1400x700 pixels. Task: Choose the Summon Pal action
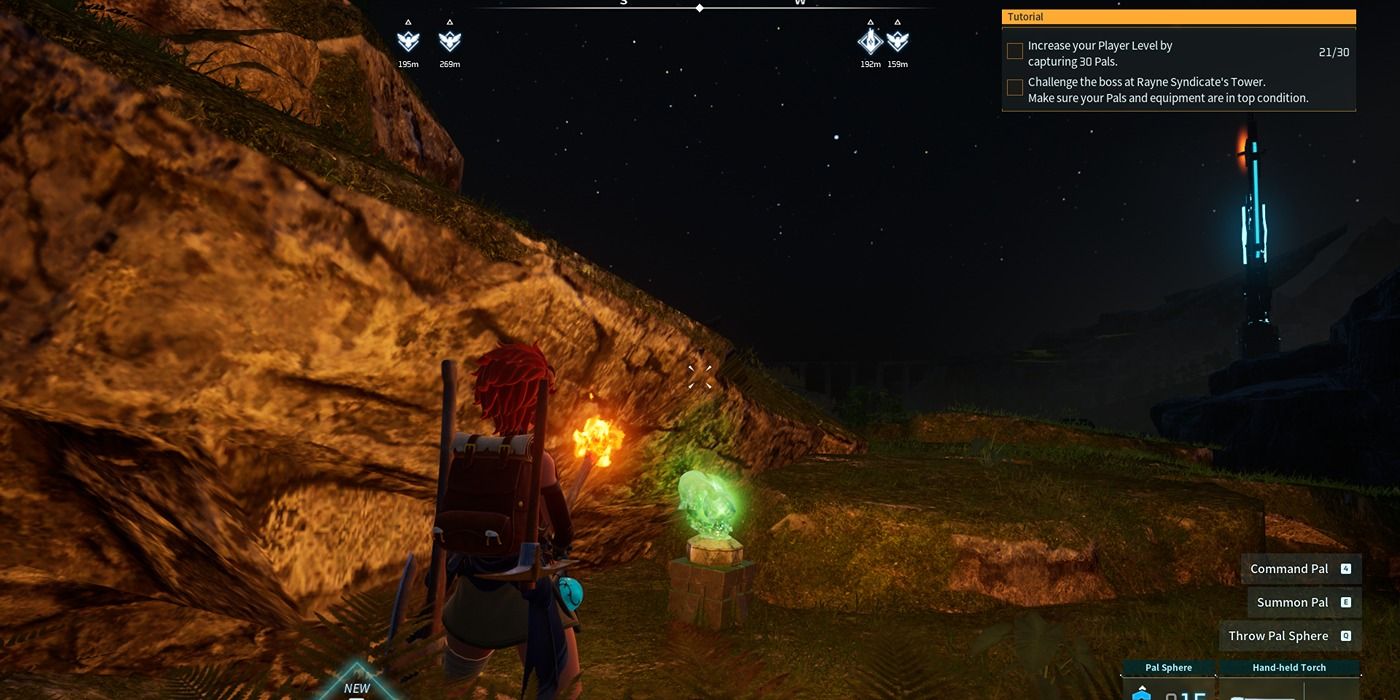[1304, 602]
